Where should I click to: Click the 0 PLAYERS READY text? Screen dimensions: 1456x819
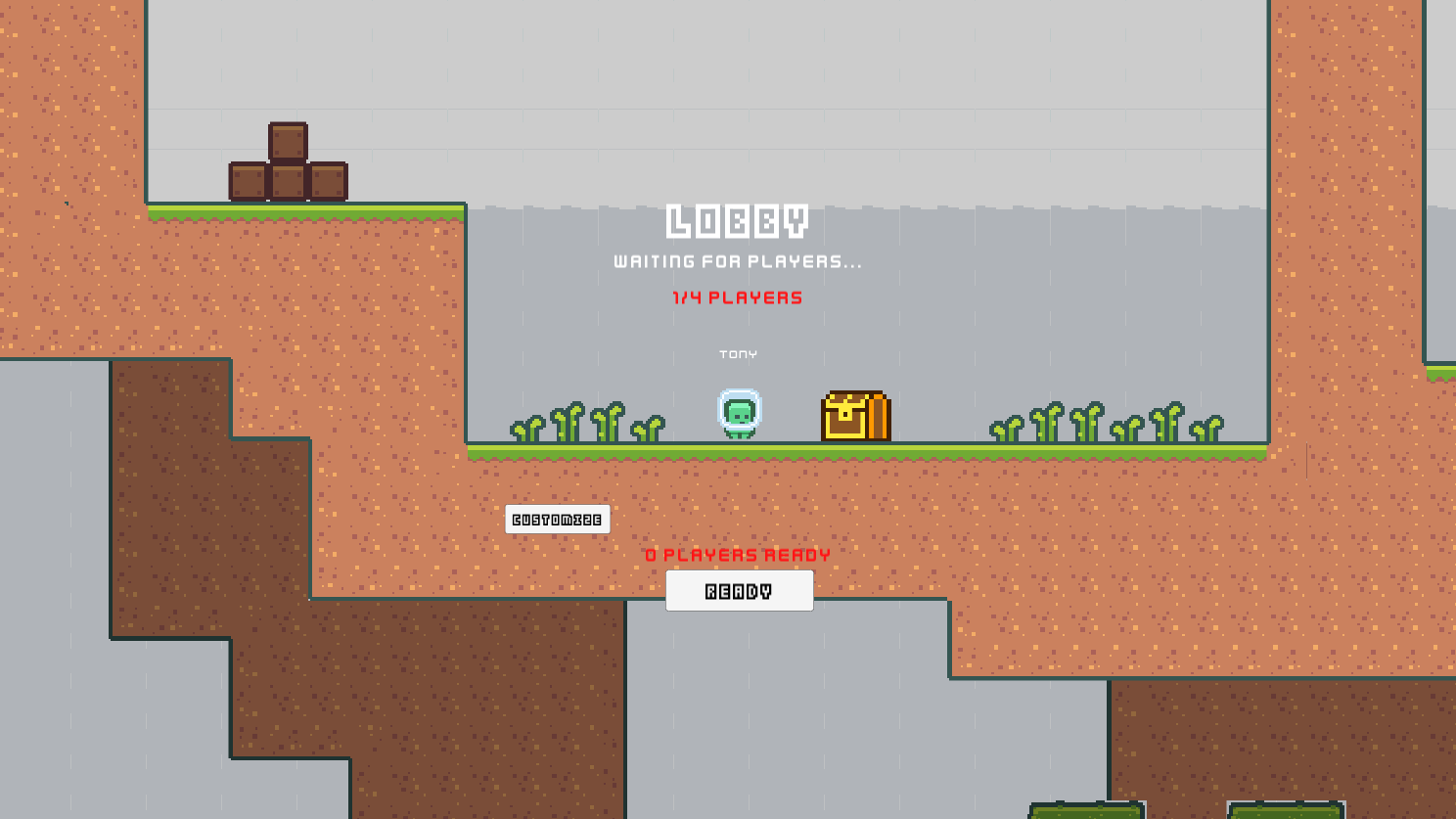739,554
